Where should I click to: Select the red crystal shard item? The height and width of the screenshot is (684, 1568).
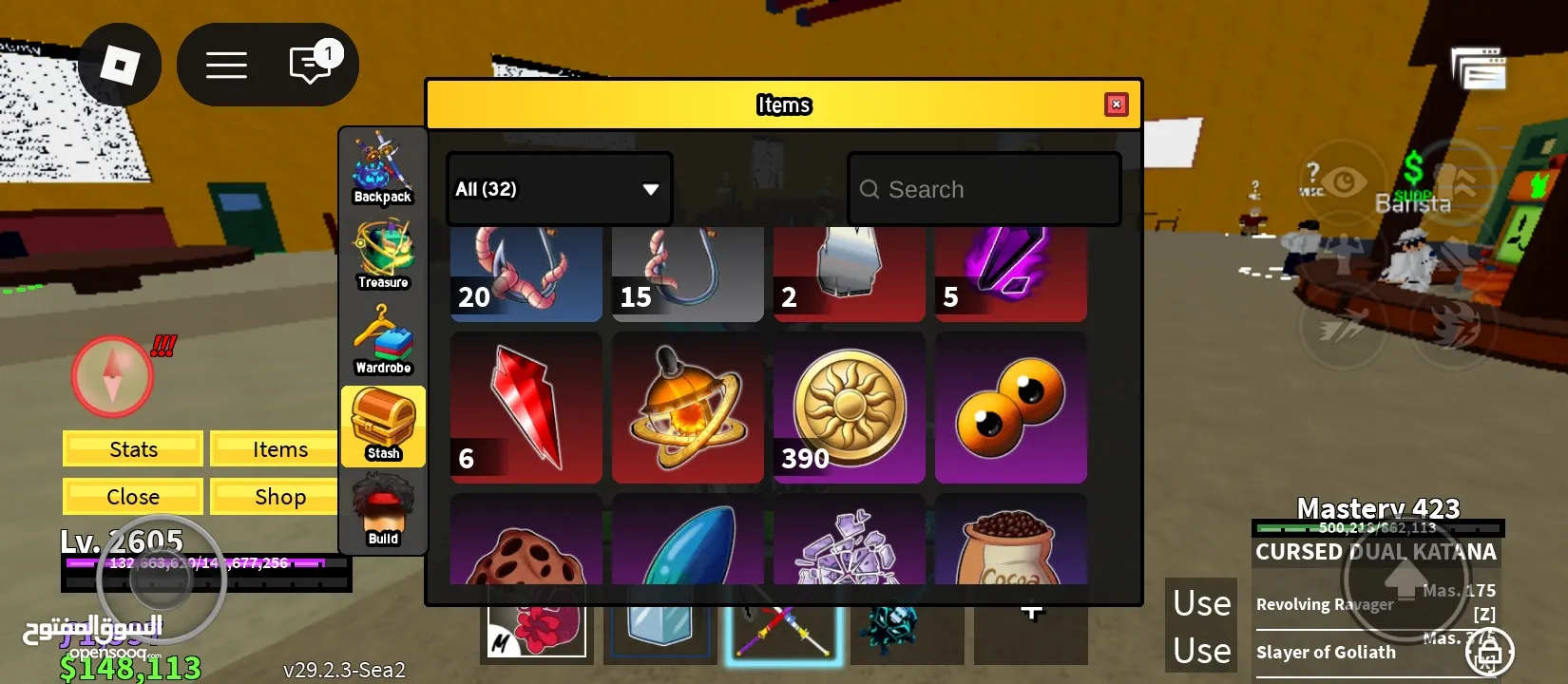coord(526,407)
